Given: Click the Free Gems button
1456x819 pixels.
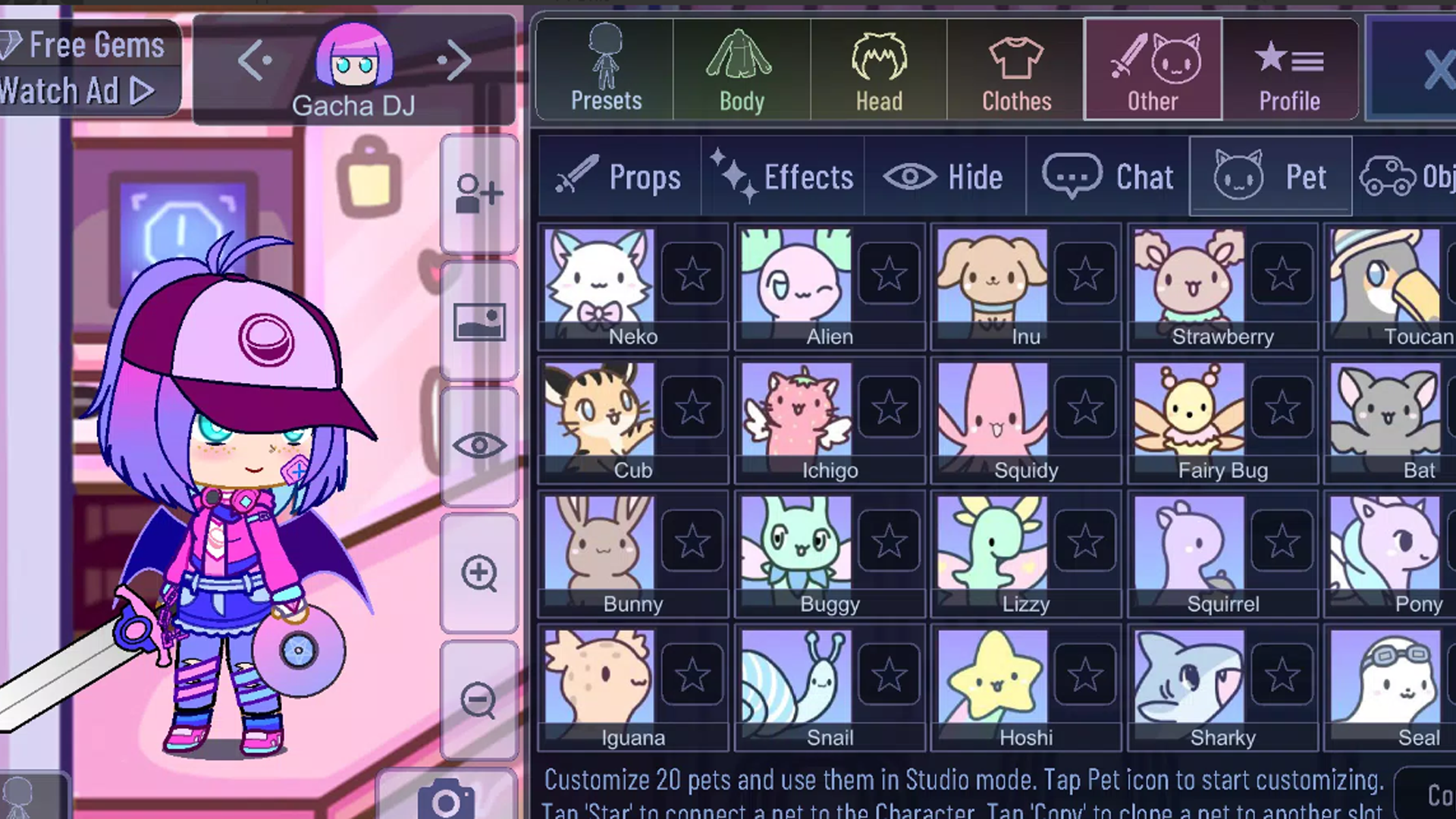Looking at the screenshot, I should coord(87,43).
